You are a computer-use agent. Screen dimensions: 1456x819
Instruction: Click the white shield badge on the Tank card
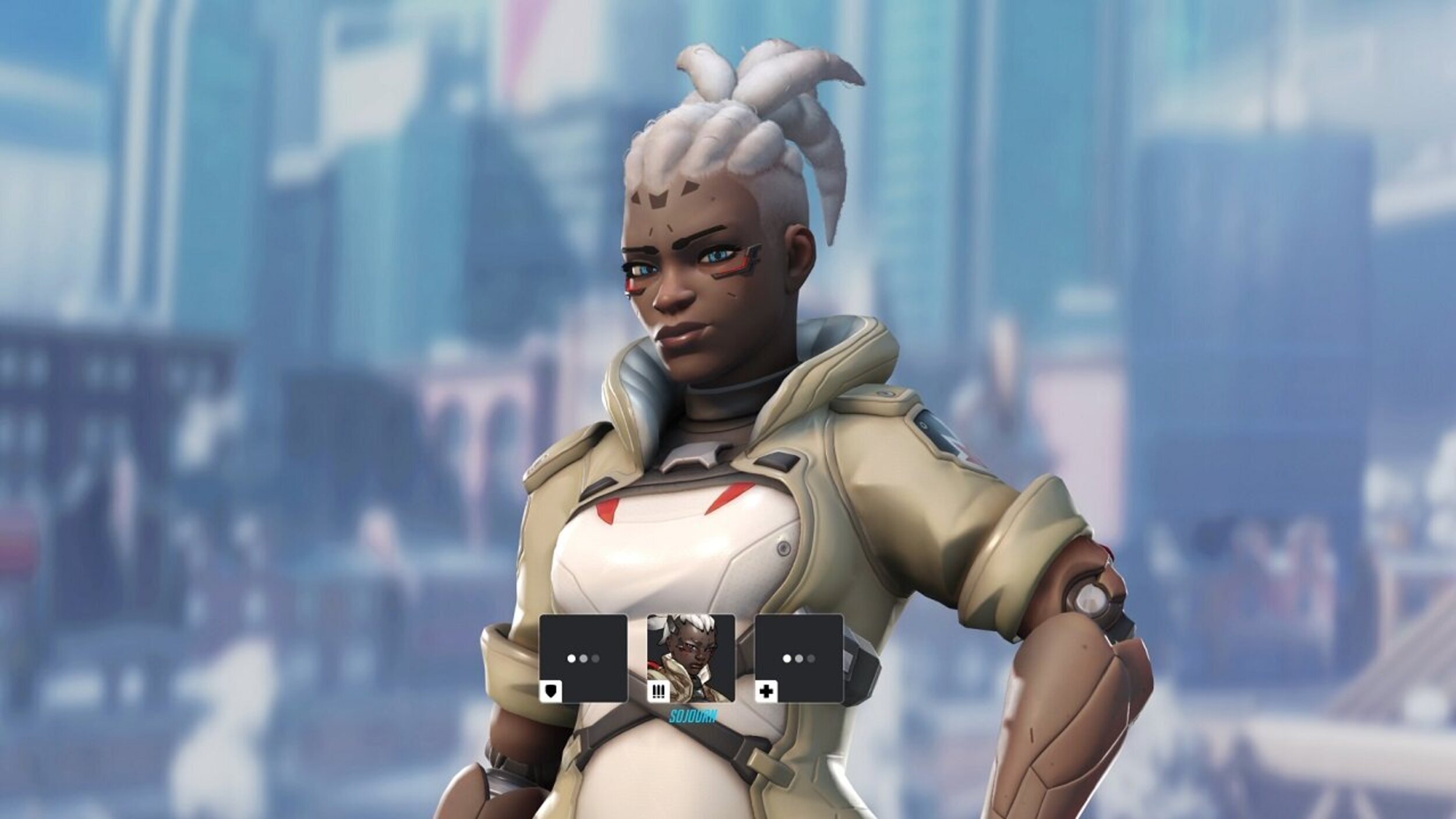[552, 691]
